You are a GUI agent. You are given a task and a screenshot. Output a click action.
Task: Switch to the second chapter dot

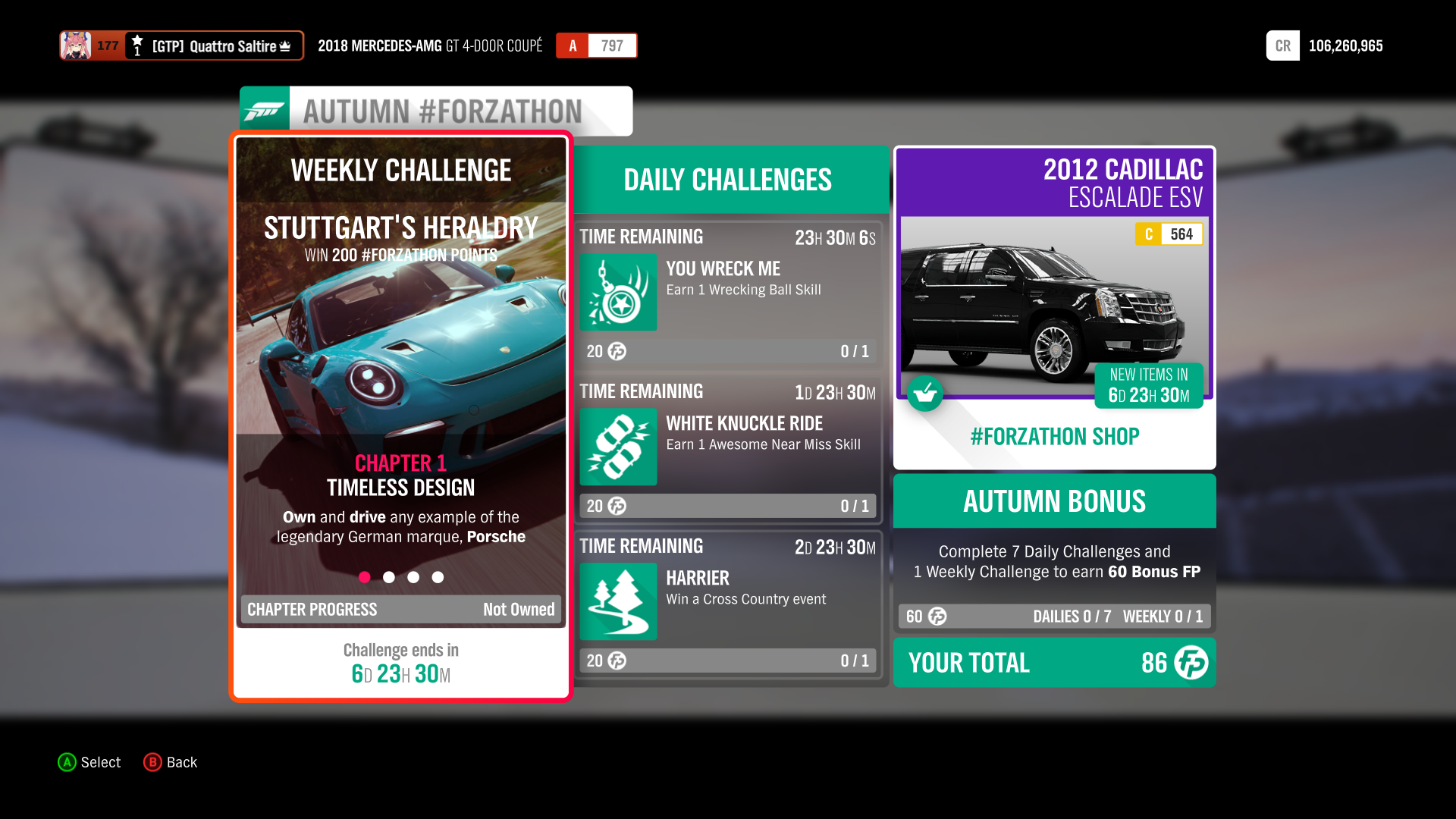pyautogui.click(x=389, y=577)
